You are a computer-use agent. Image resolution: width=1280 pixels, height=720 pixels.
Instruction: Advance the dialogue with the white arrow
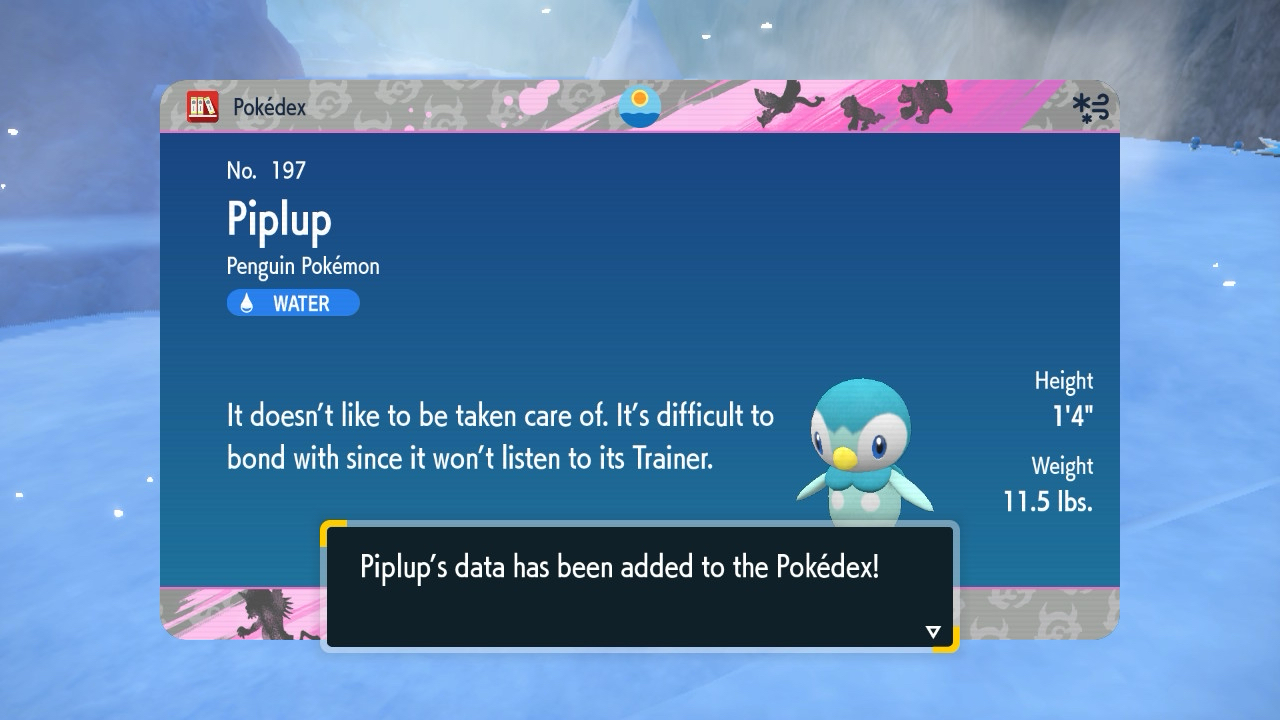coord(933,631)
